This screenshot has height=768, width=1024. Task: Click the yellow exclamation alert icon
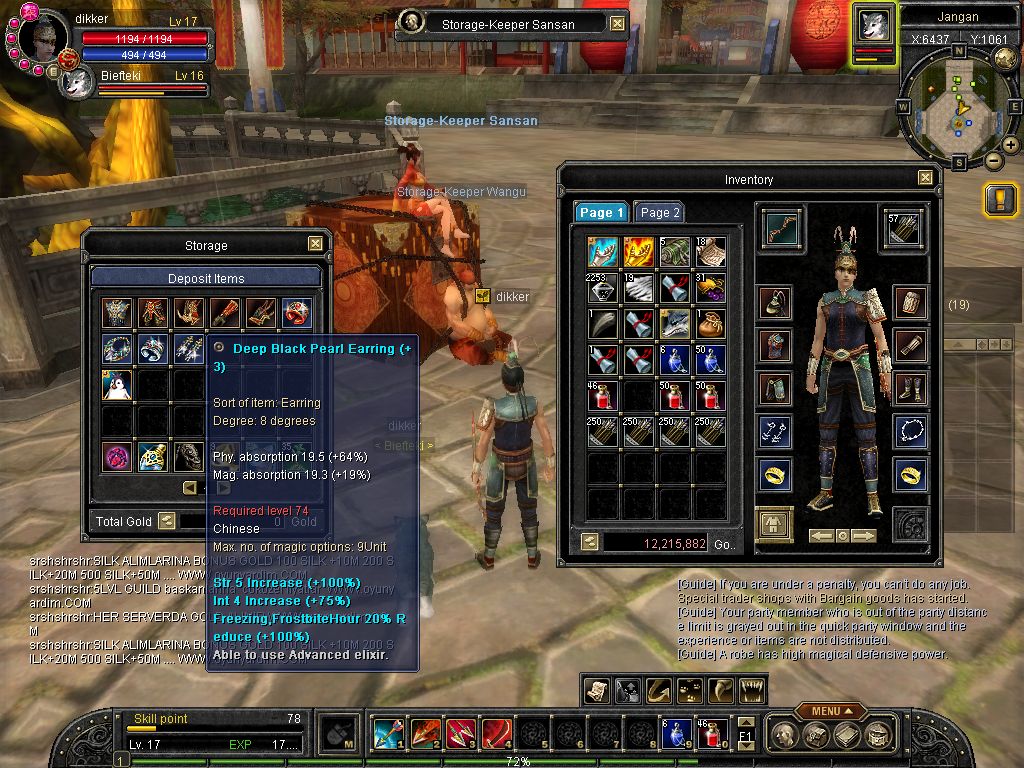pos(1000,200)
